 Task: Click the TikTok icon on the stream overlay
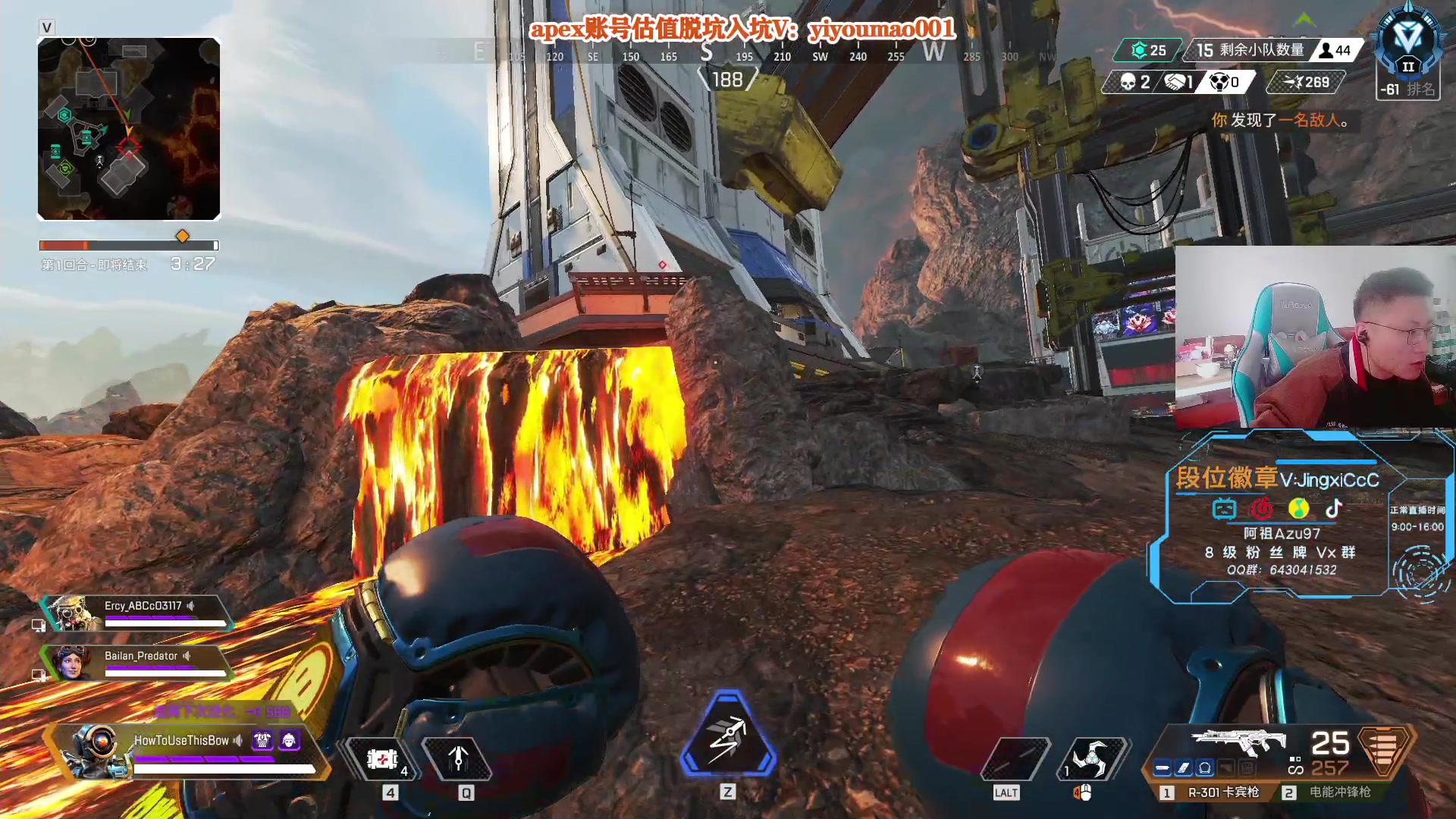(1334, 509)
